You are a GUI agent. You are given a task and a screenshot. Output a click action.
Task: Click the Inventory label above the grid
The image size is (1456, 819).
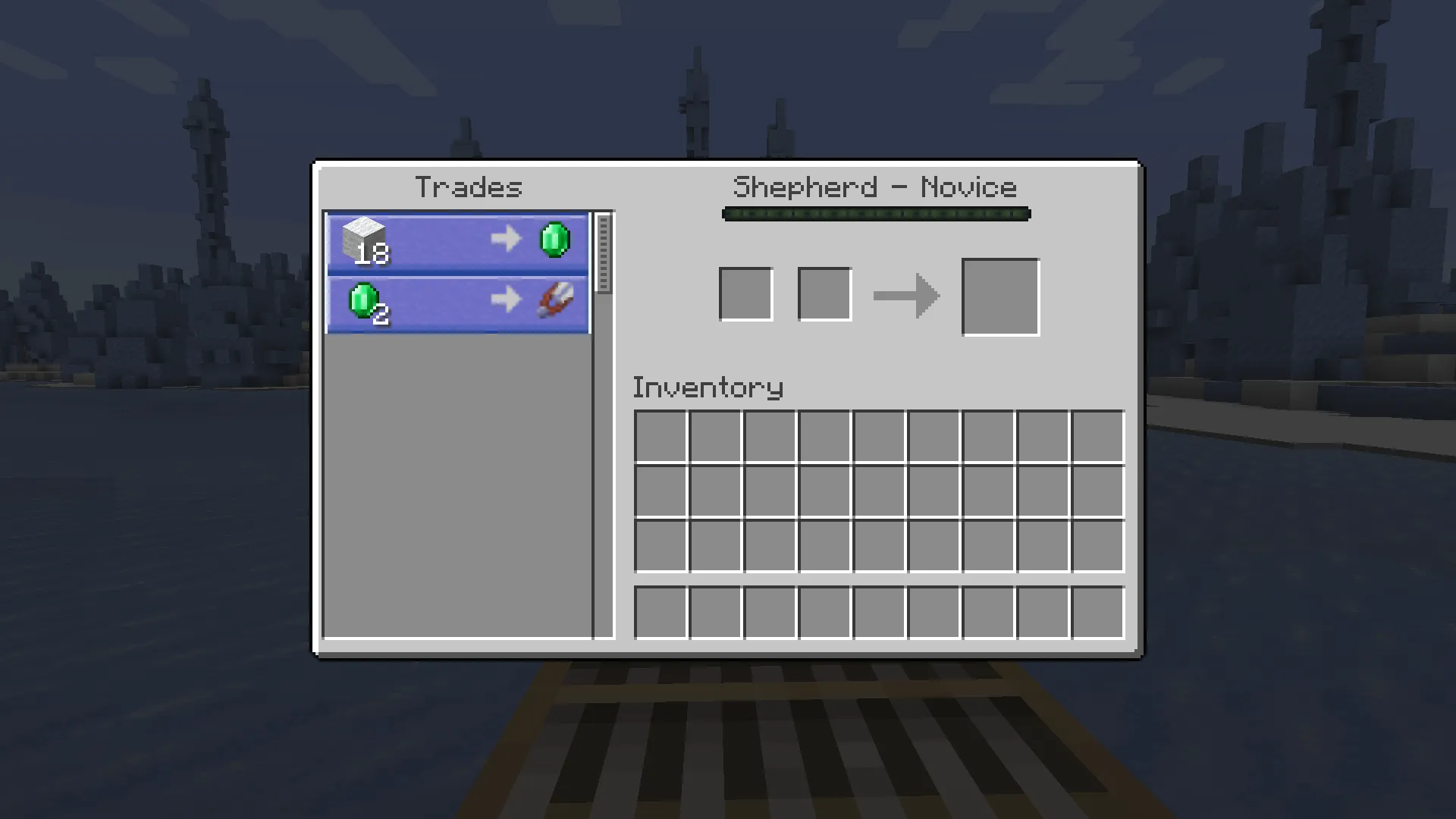tap(708, 388)
